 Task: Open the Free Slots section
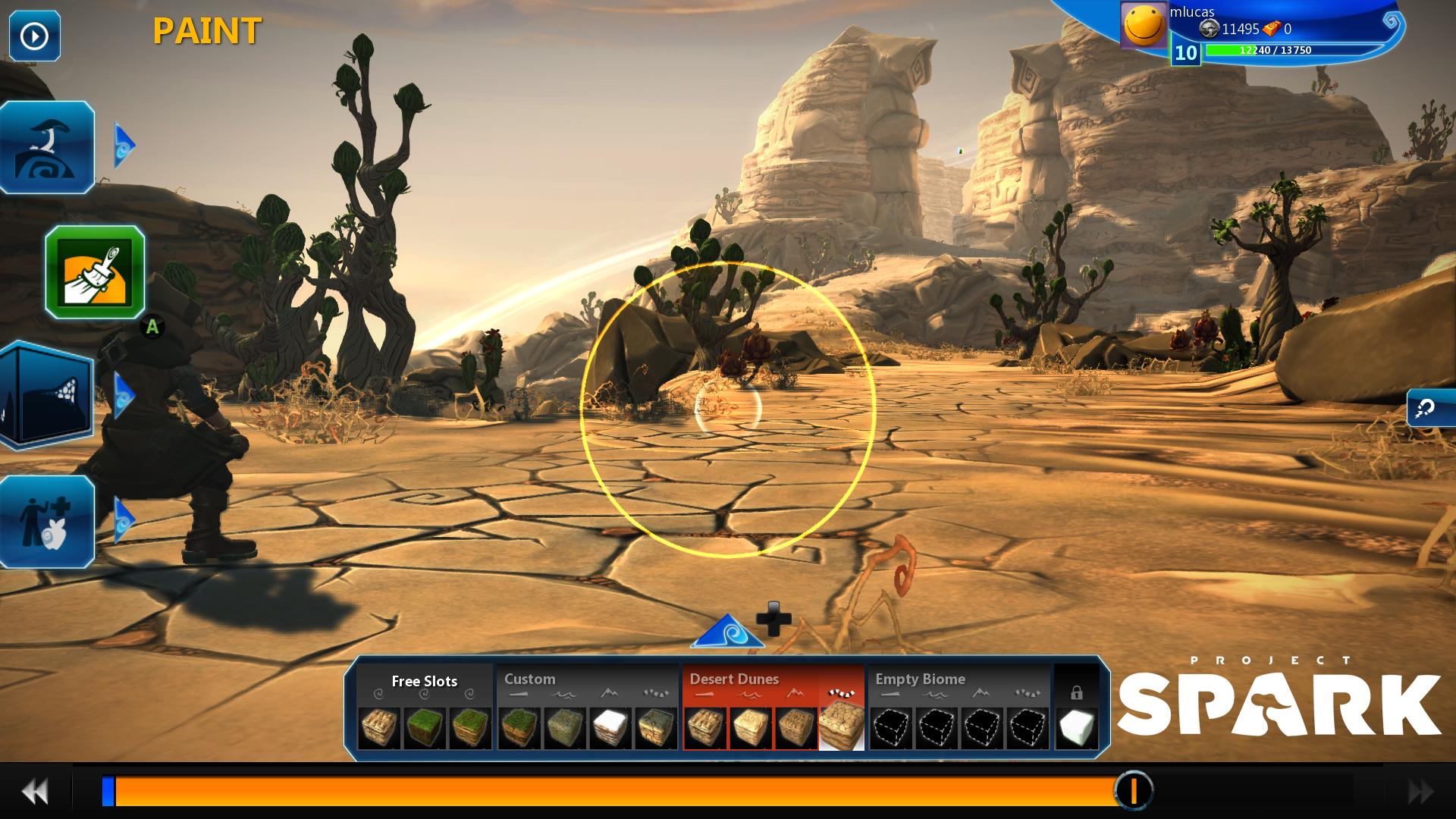(x=423, y=682)
